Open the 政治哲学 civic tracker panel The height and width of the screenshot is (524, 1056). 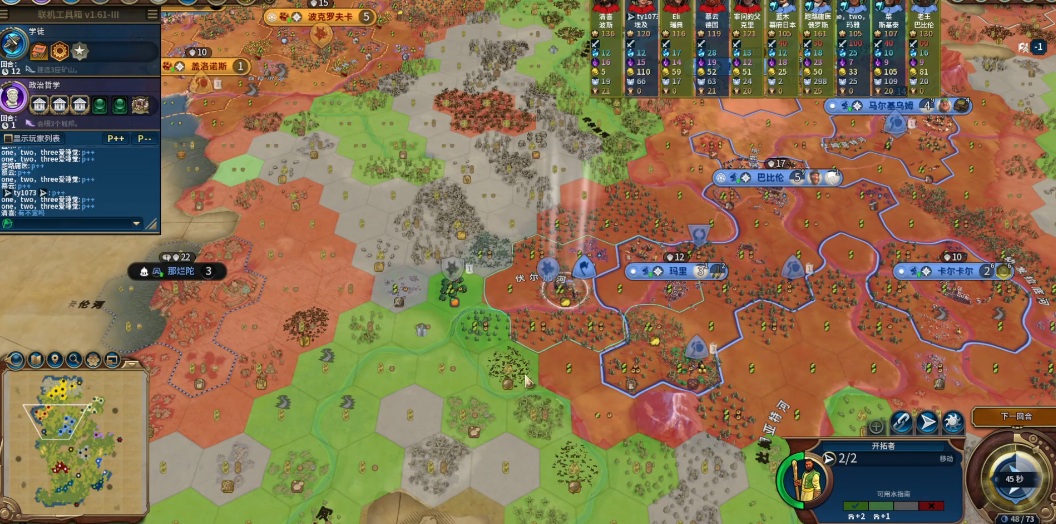pyautogui.click(x=14, y=98)
